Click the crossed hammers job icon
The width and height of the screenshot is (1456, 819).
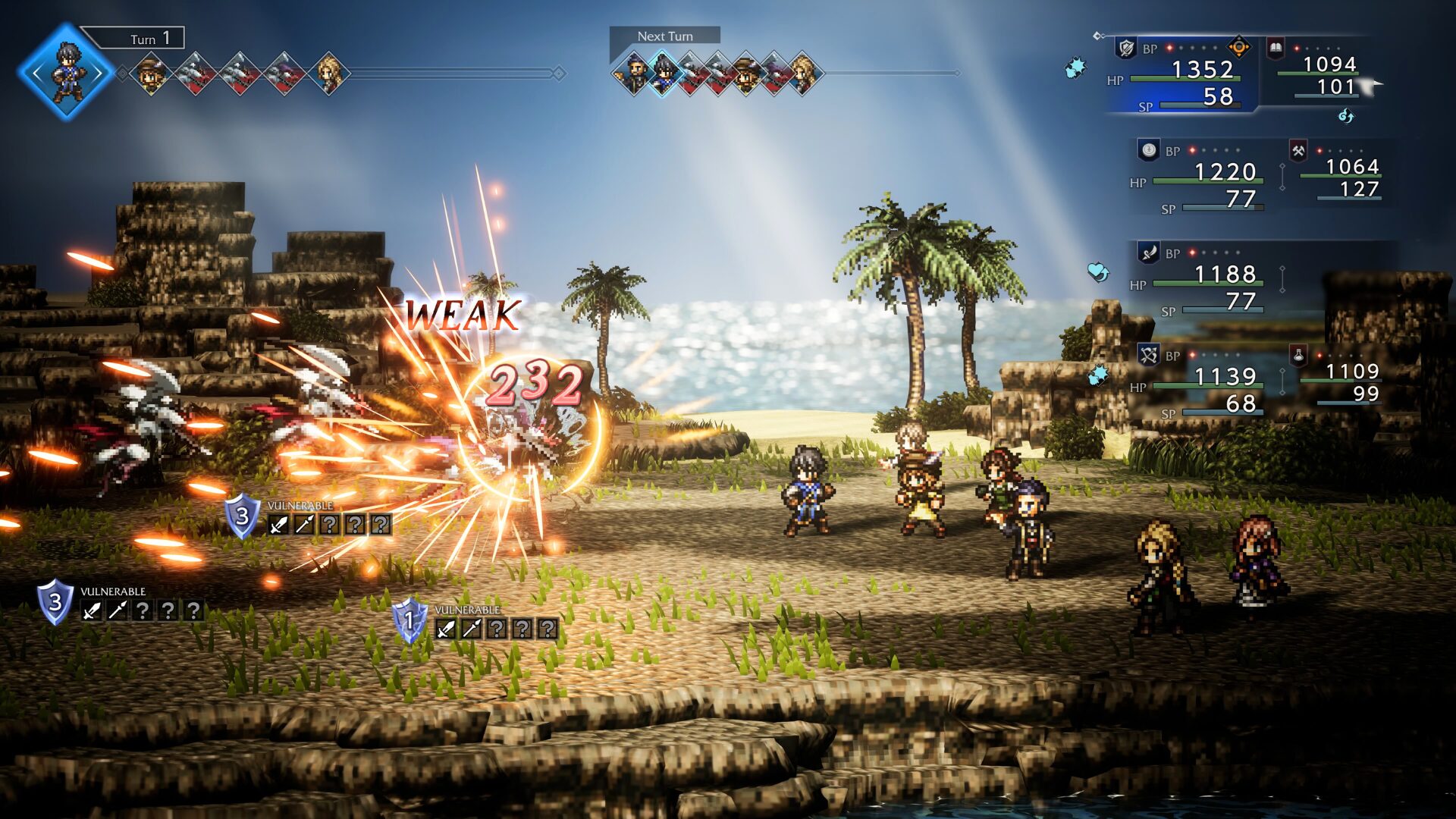click(1298, 150)
